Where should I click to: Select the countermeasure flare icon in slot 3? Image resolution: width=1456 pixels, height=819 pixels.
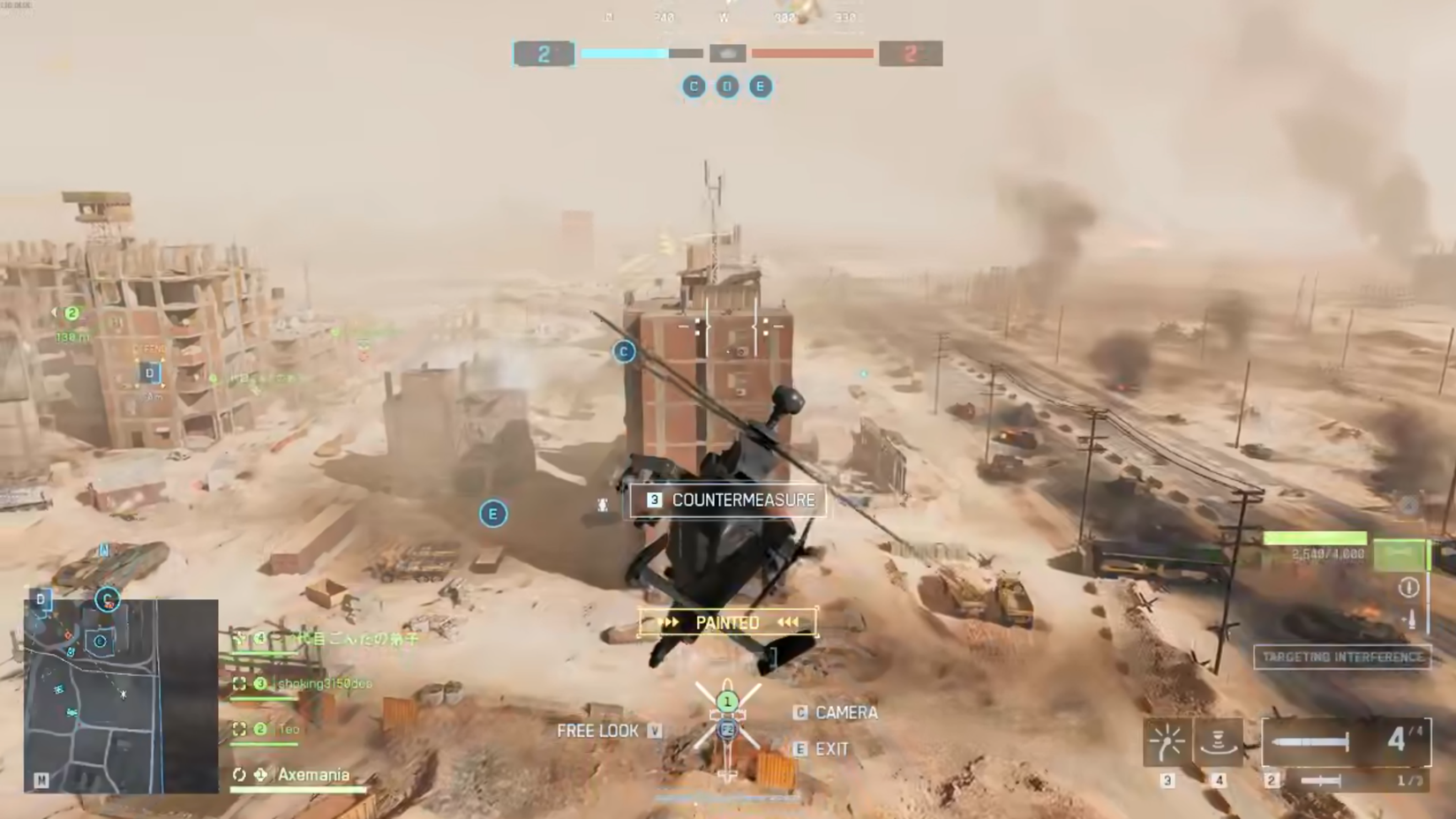(x=1167, y=742)
